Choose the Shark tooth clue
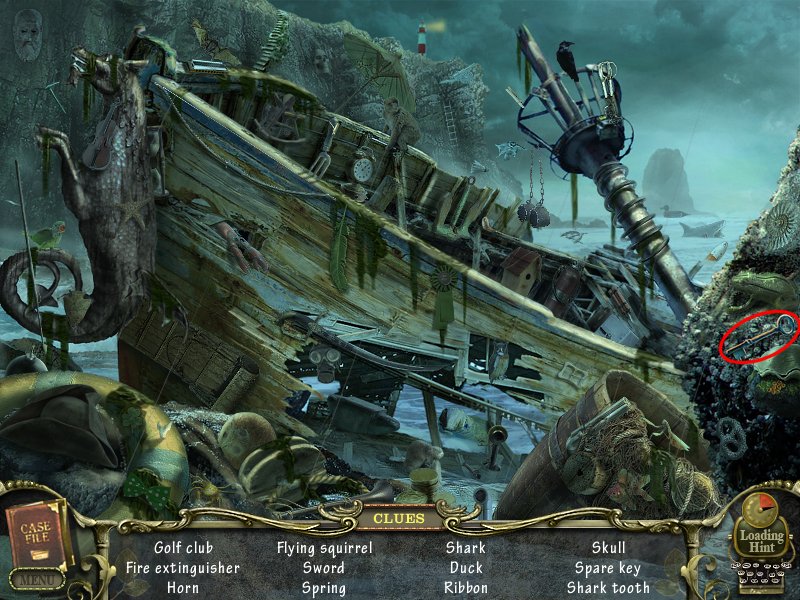Image resolution: width=800 pixels, height=600 pixels. click(x=608, y=588)
